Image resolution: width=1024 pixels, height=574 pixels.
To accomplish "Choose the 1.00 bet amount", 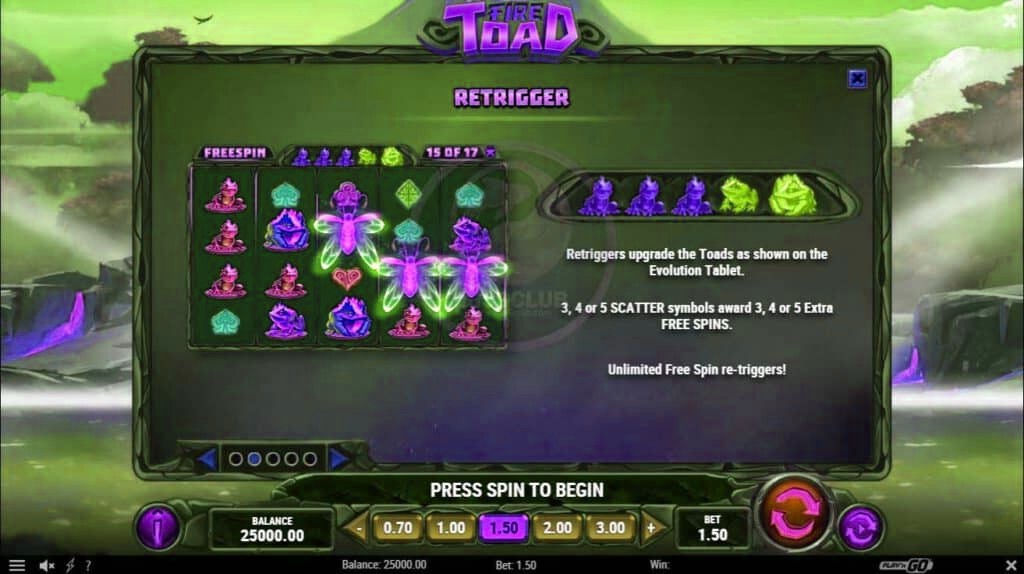I will tap(450, 527).
